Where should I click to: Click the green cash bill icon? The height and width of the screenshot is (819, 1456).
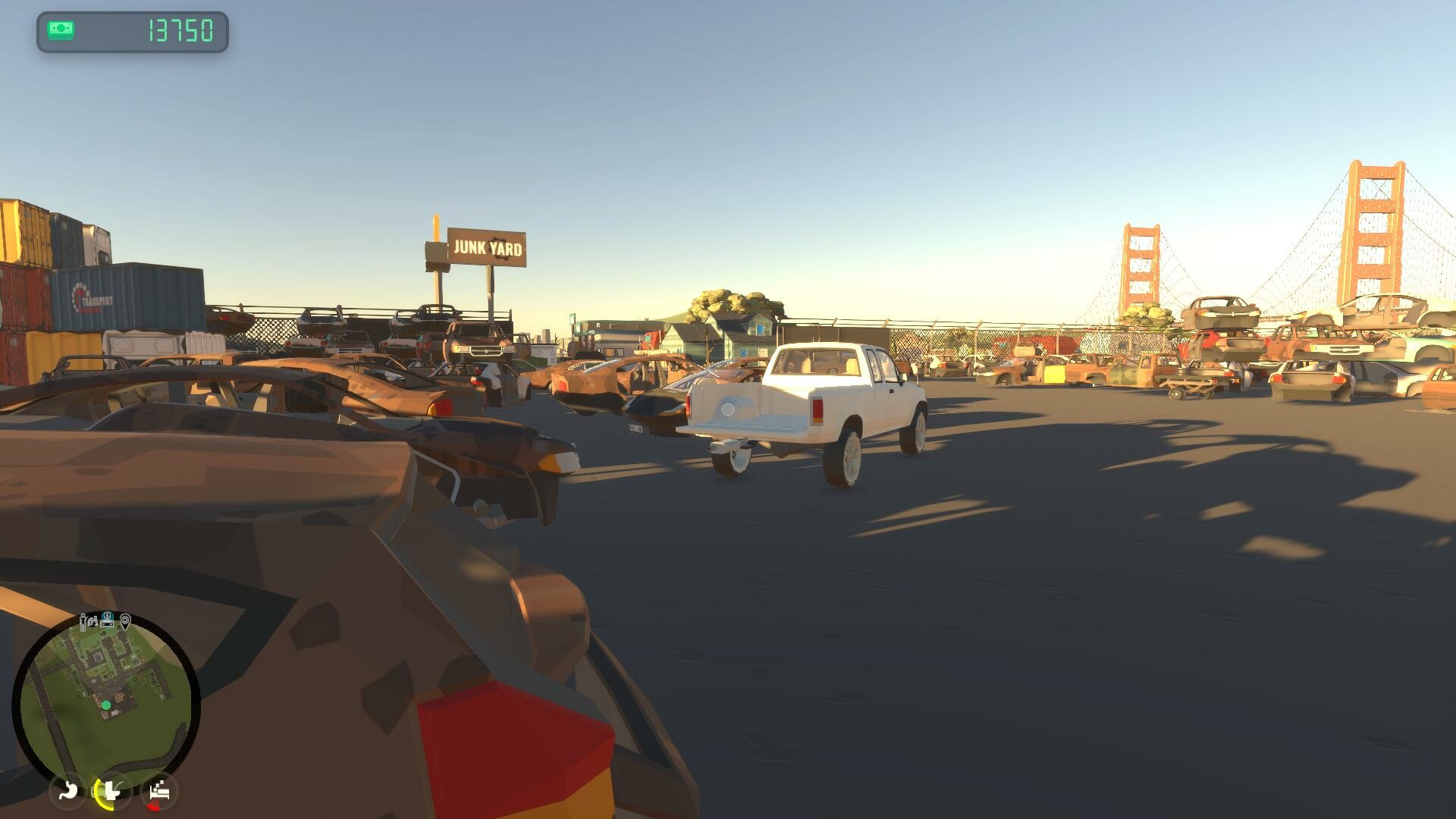[62, 29]
